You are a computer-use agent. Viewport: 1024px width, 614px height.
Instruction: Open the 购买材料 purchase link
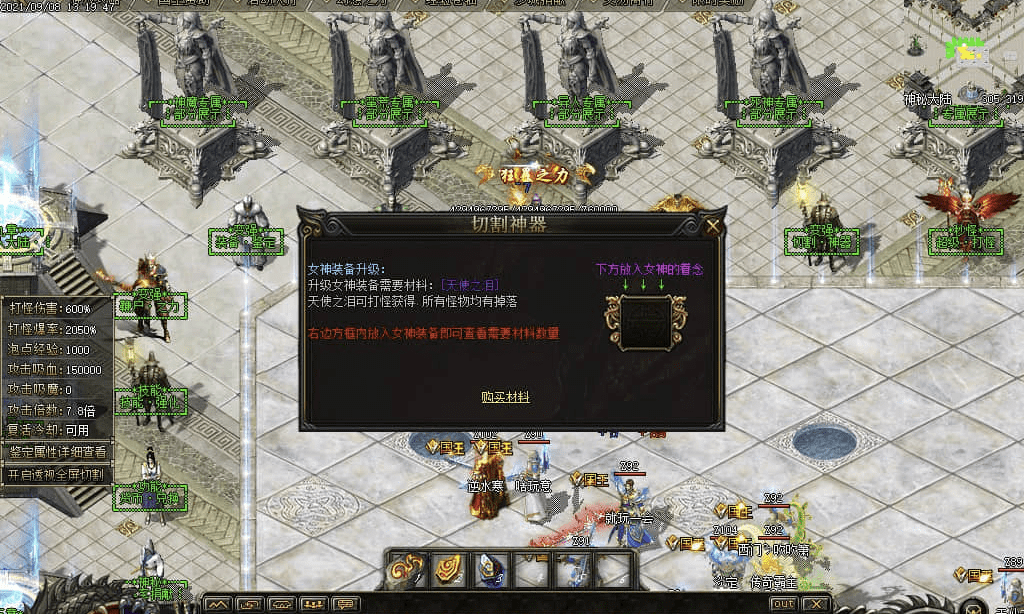(x=505, y=398)
